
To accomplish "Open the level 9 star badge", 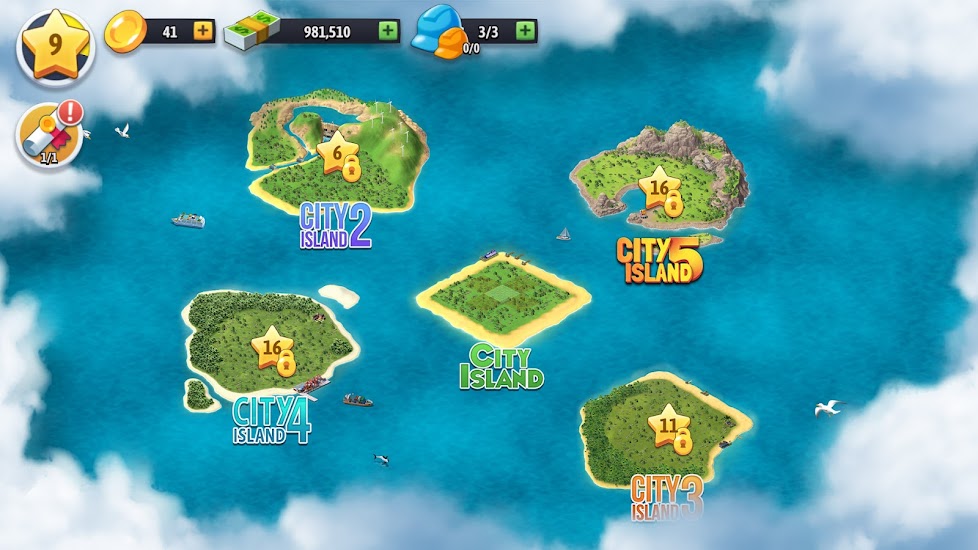I will [x=55, y=46].
